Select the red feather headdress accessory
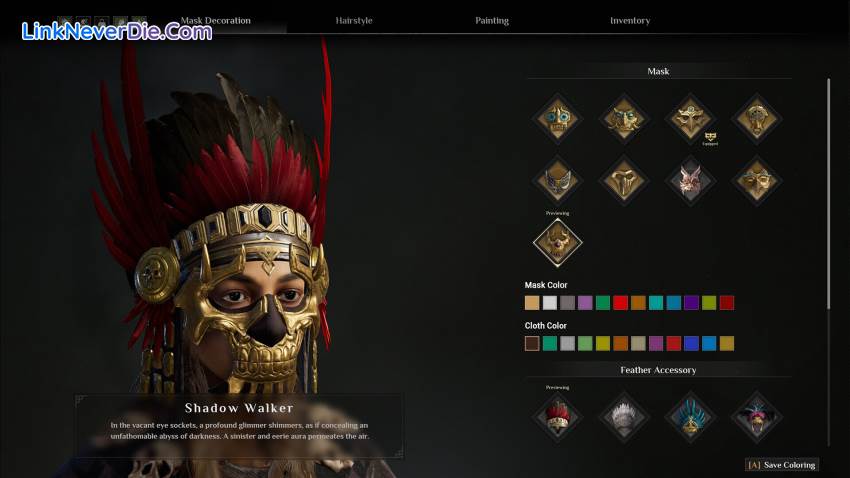The height and width of the screenshot is (478, 850). pos(558,416)
